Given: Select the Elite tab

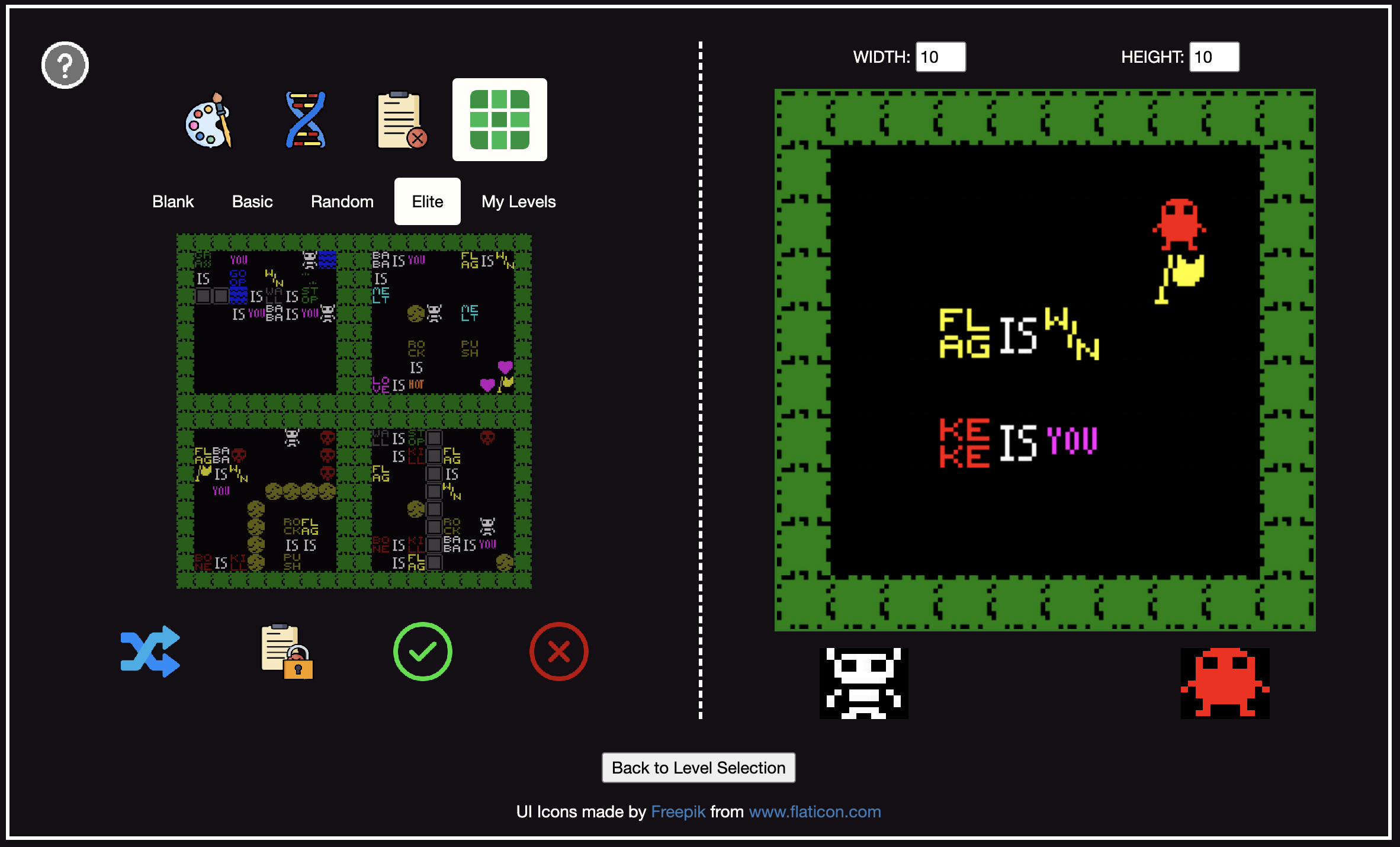Looking at the screenshot, I should [x=428, y=202].
